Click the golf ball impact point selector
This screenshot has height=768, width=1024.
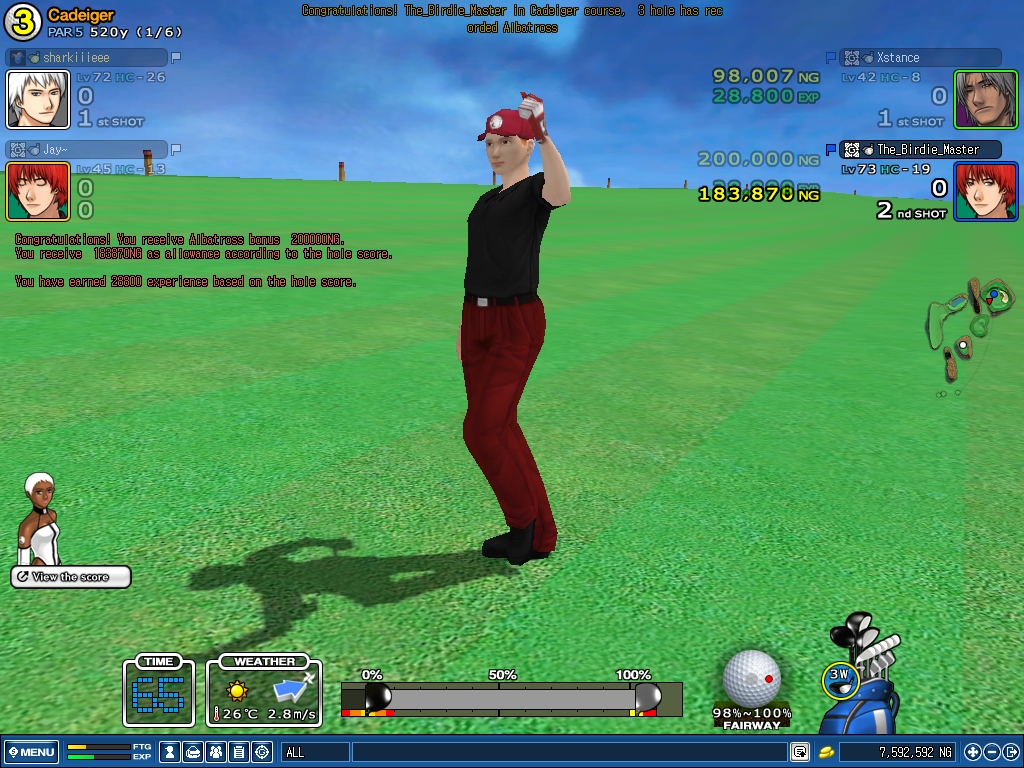752,678
